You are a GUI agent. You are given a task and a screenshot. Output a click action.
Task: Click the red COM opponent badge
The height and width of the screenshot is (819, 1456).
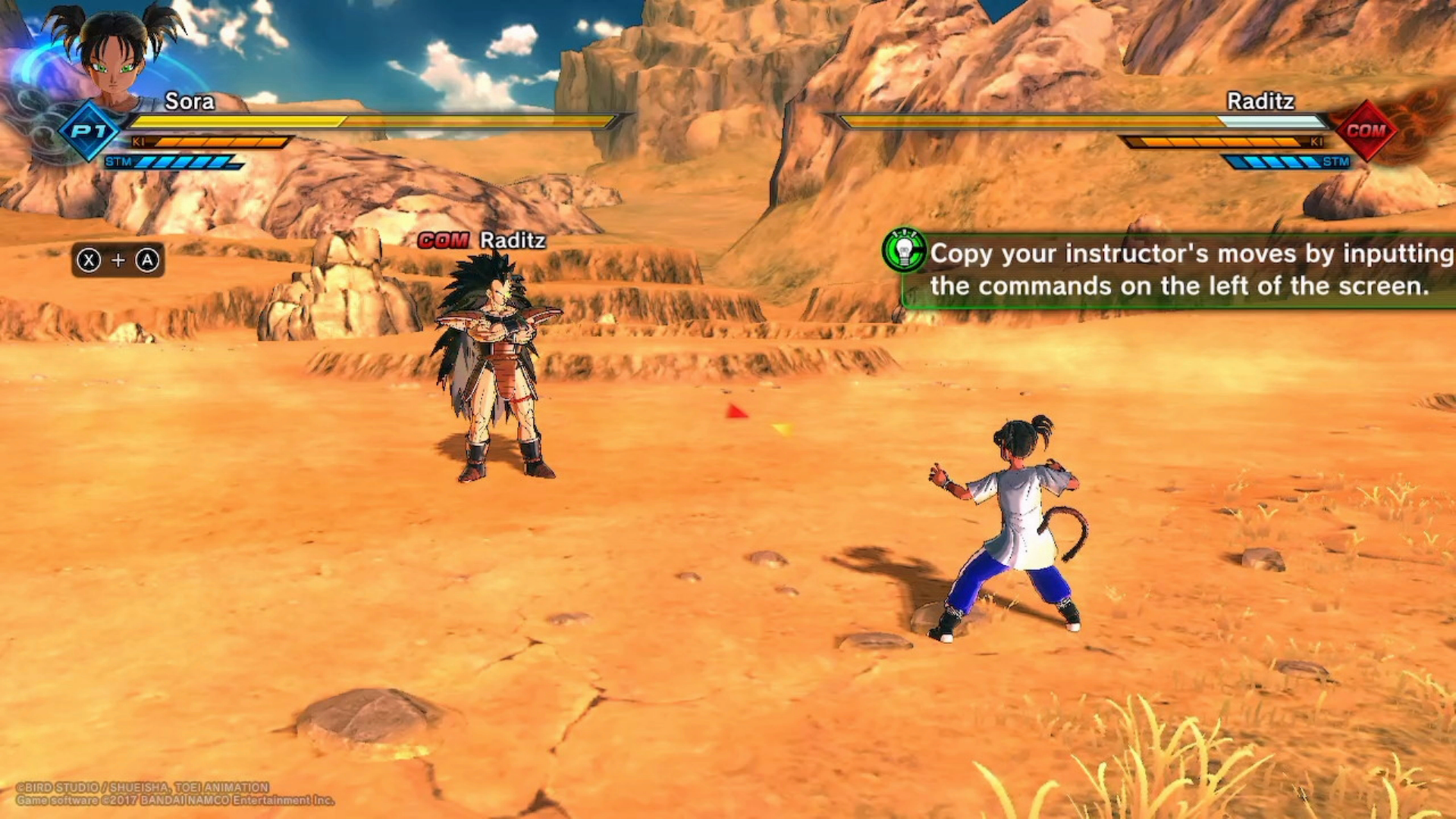(x=1367, y=130)
